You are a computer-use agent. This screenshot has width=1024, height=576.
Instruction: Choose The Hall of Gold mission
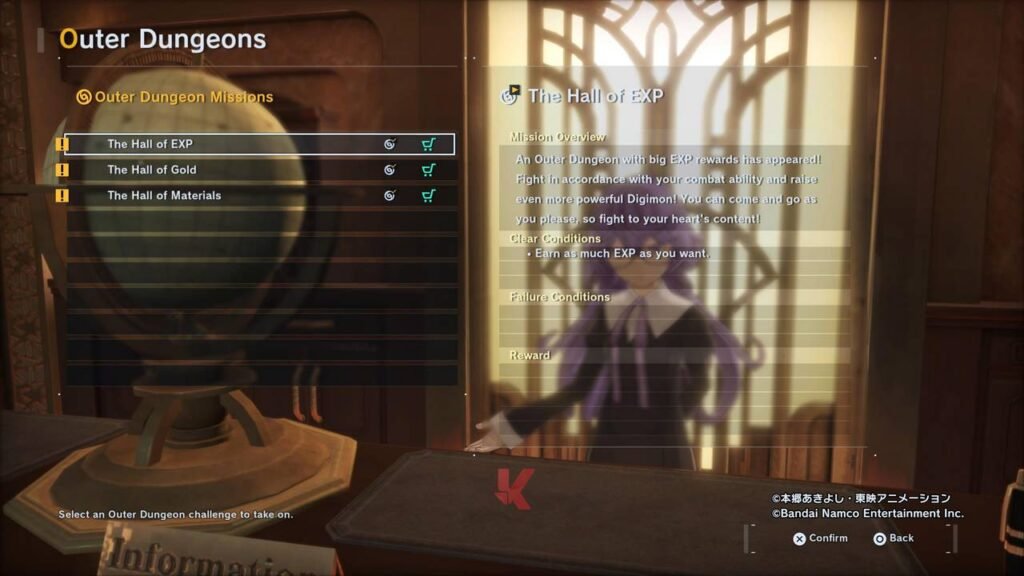tap(152, 170)
